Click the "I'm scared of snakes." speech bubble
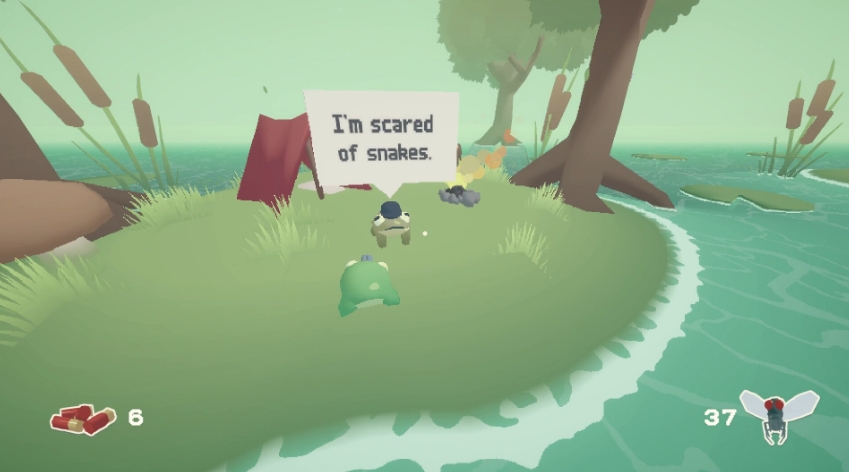This screenshot has width=849, height=472. pos(381,140)
